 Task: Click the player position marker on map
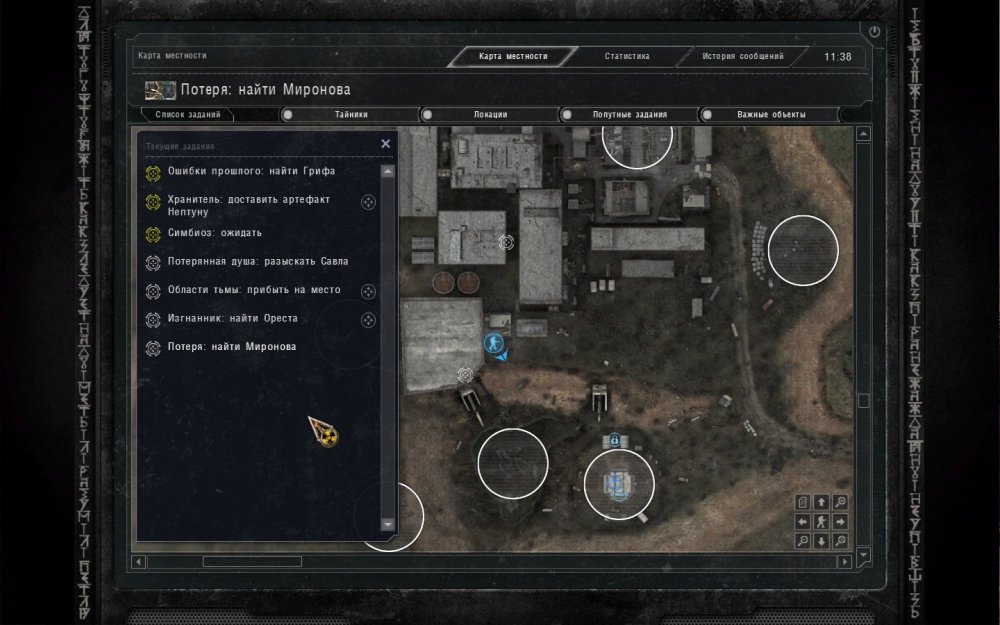coord(492,343)
